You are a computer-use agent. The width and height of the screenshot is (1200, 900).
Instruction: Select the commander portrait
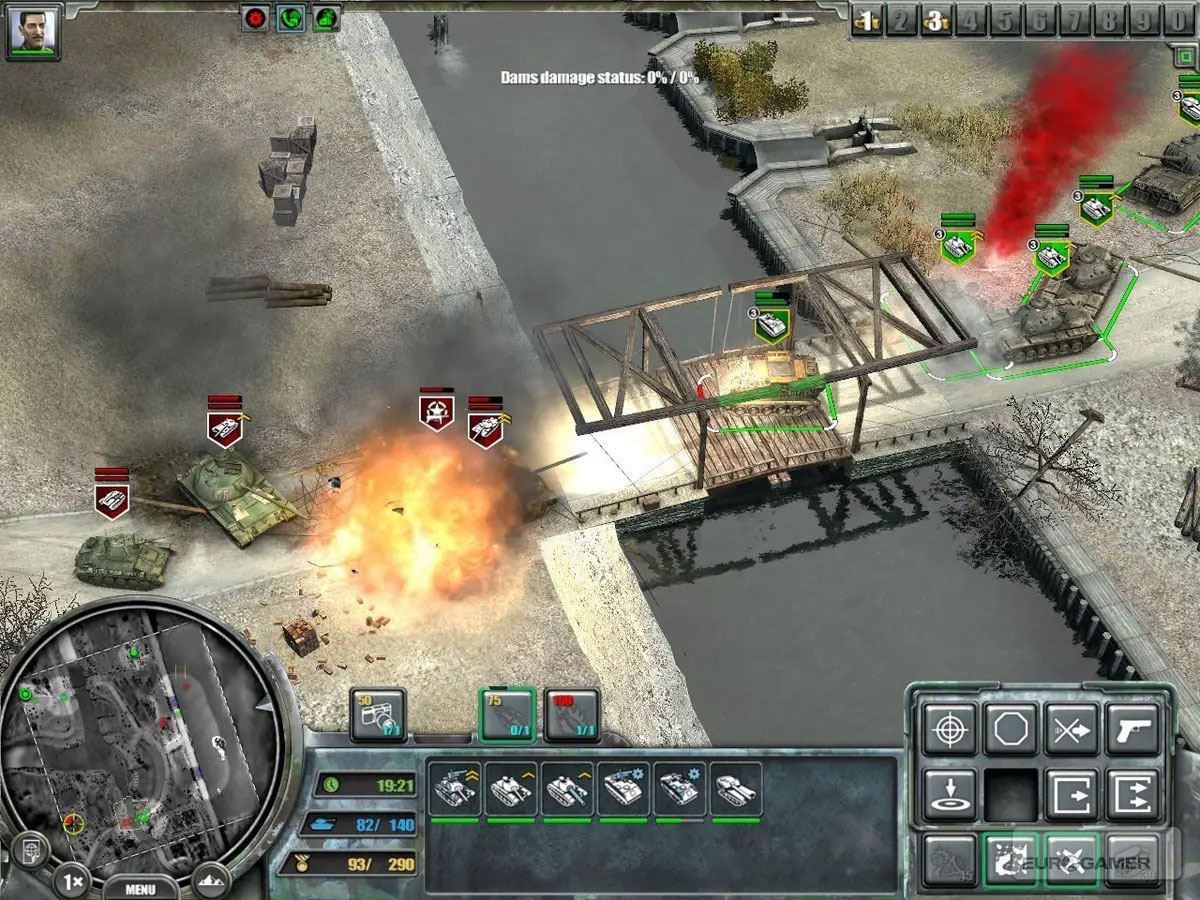tap(33, 31)
